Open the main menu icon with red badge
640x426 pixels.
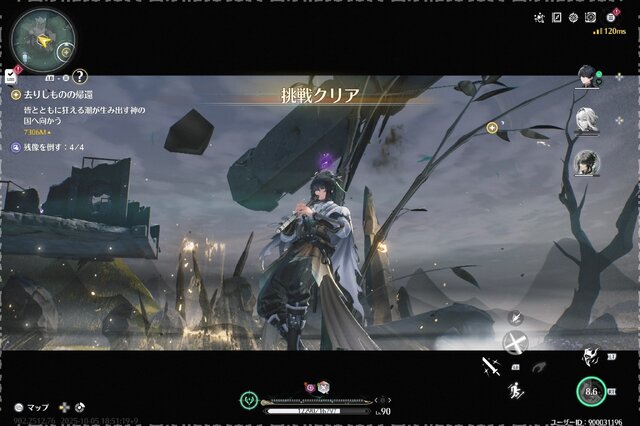coord(609,17)
